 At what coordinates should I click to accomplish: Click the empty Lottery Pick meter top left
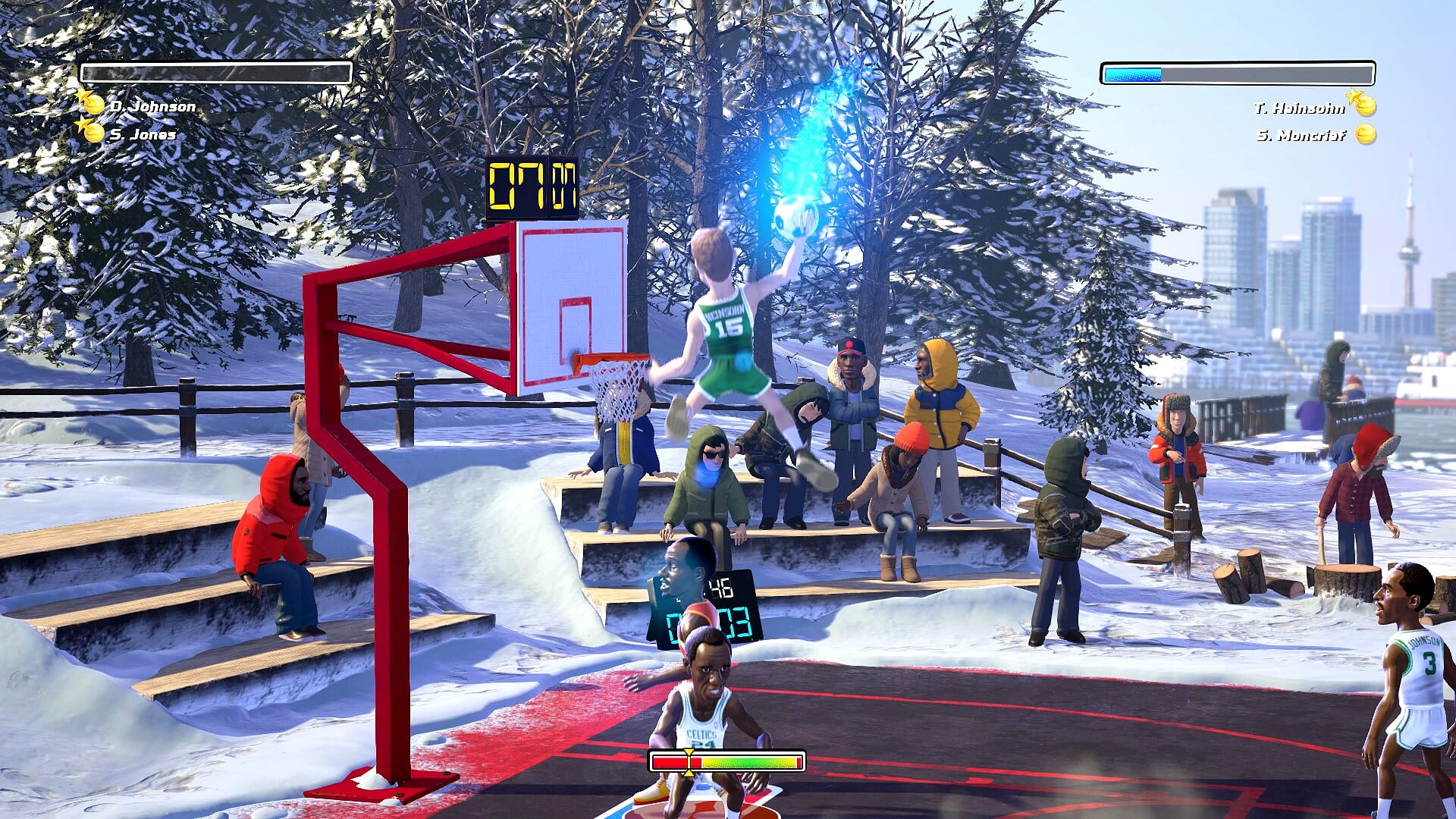click(216, 72)
